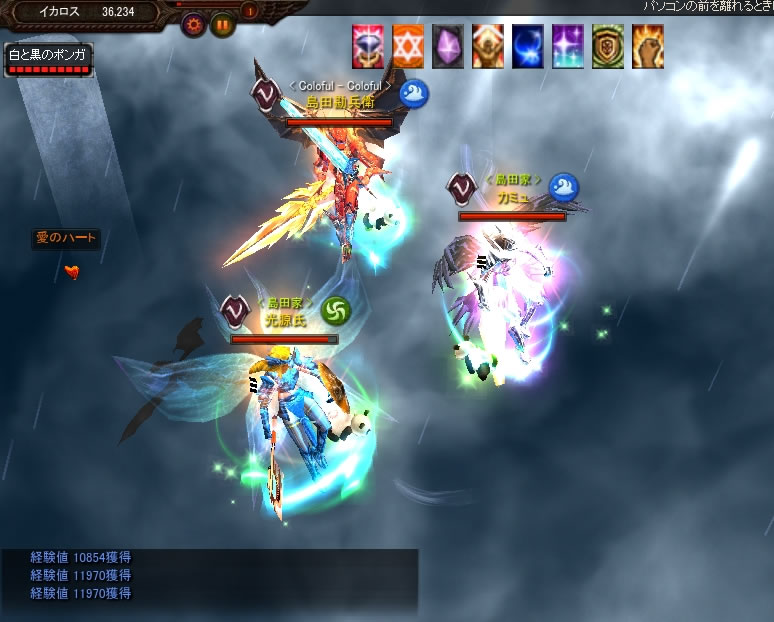774x622 pixels.
Task: Select player 光源氏 by nameplate
Action: click(x=284, y=320)
